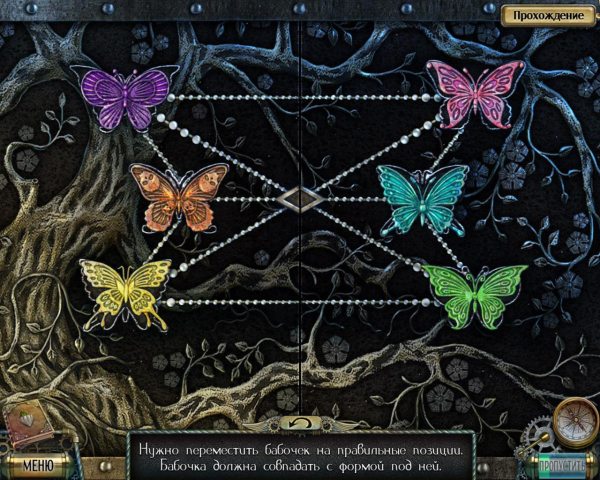
Task: Choose the orange butterfly
Action: [179, 197]
